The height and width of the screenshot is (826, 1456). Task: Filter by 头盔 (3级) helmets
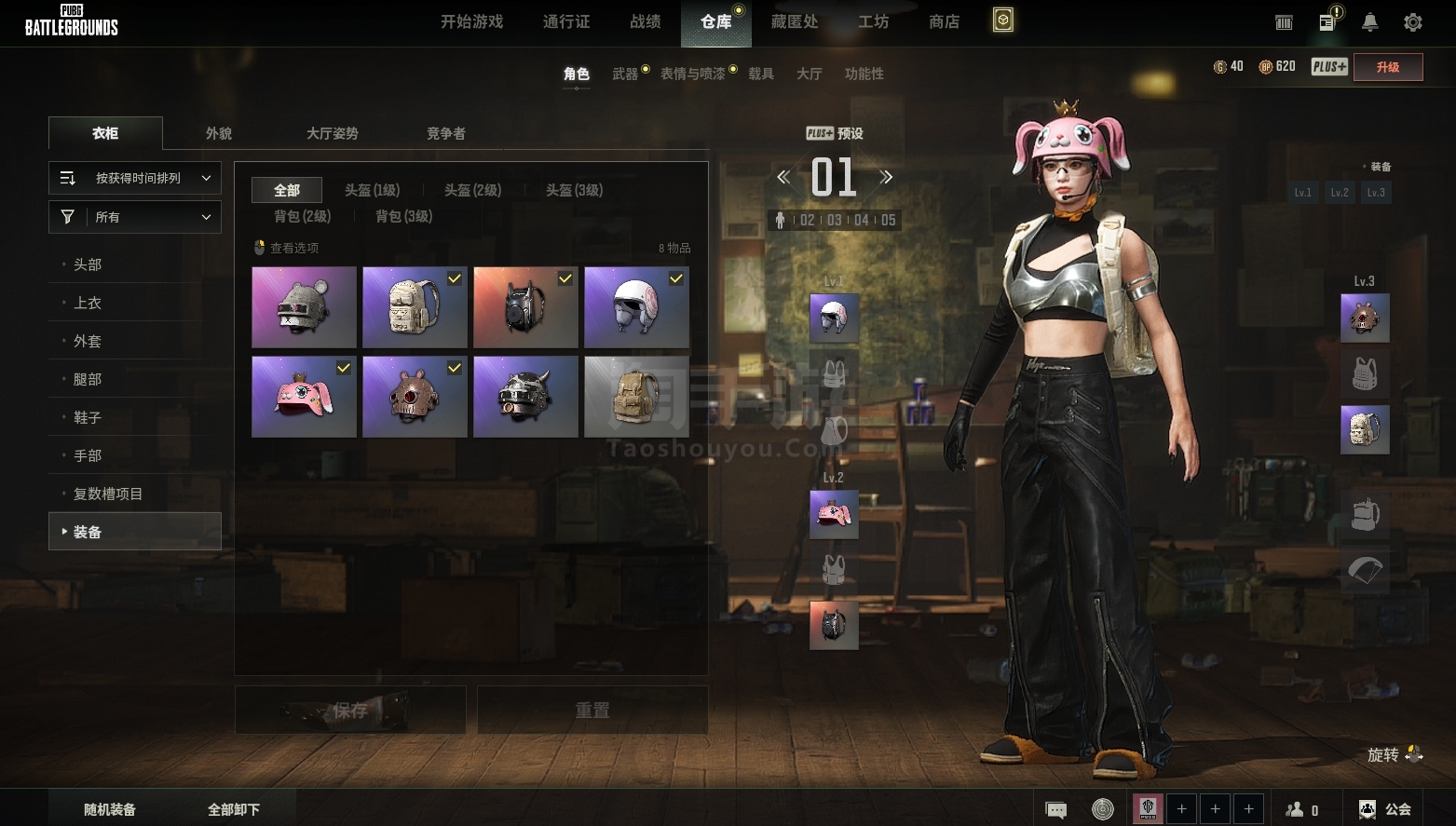coord(574,190)
